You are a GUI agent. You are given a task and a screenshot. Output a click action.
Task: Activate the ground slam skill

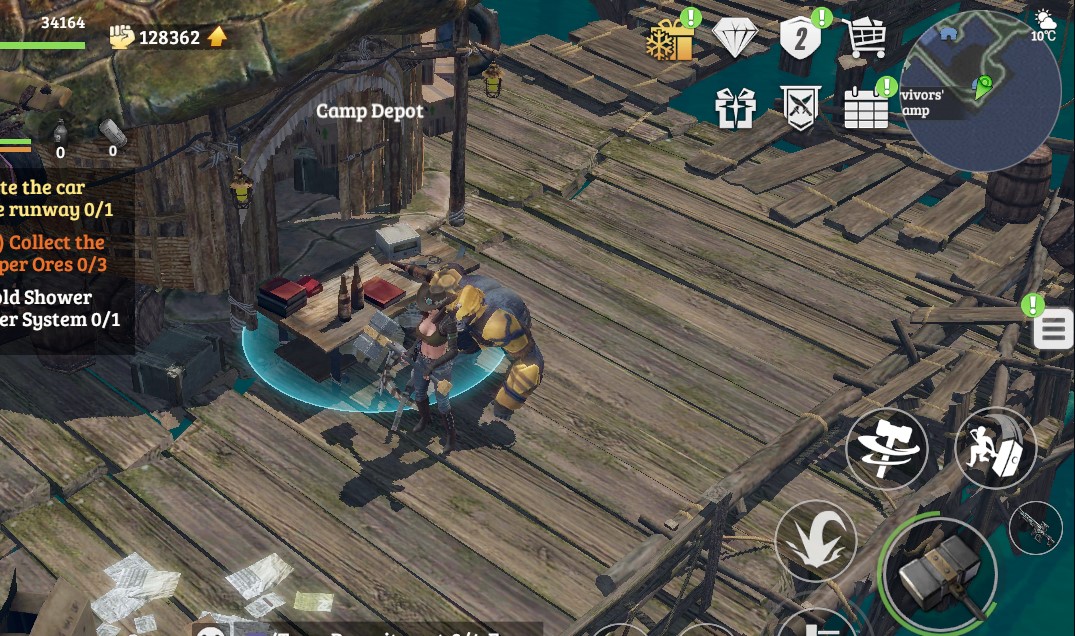[815, 541]
